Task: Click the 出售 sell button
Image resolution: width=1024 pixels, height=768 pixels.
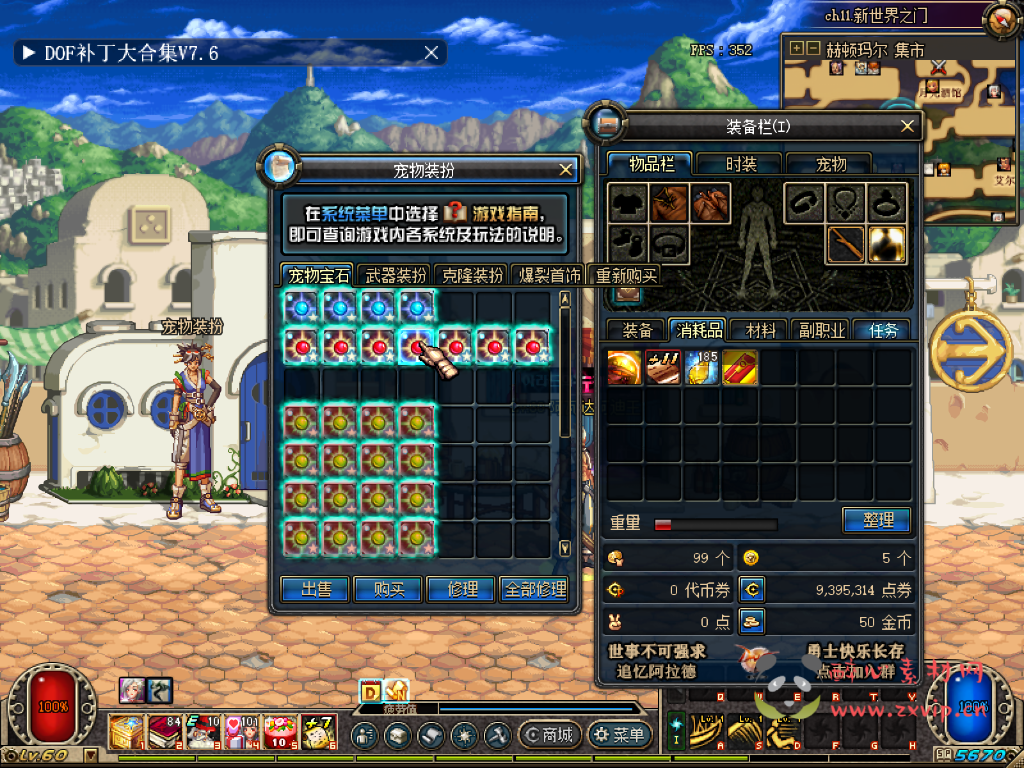Action: [x=316, y=590]
